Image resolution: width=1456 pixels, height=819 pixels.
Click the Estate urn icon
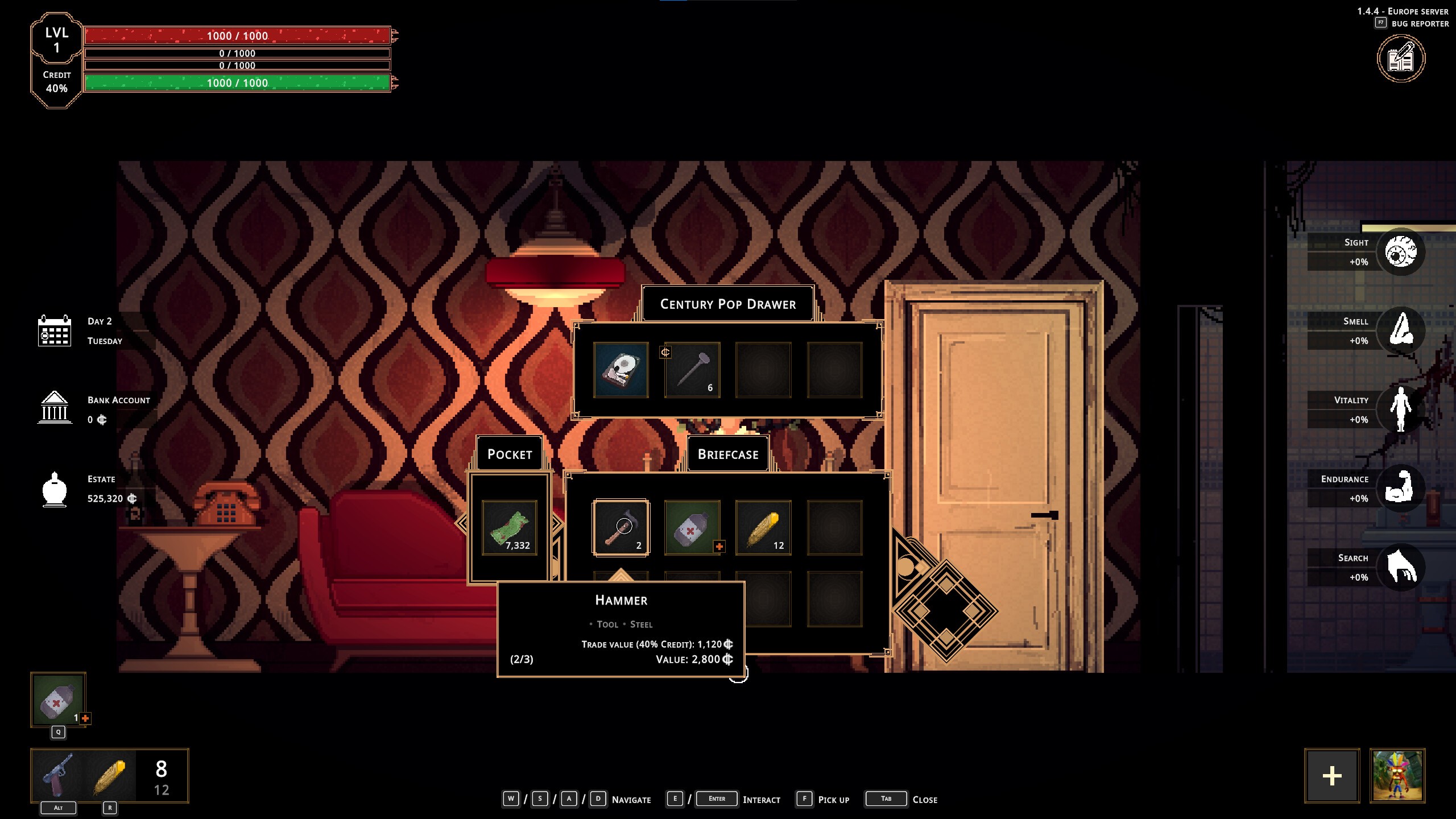click(x=55, y=489)
